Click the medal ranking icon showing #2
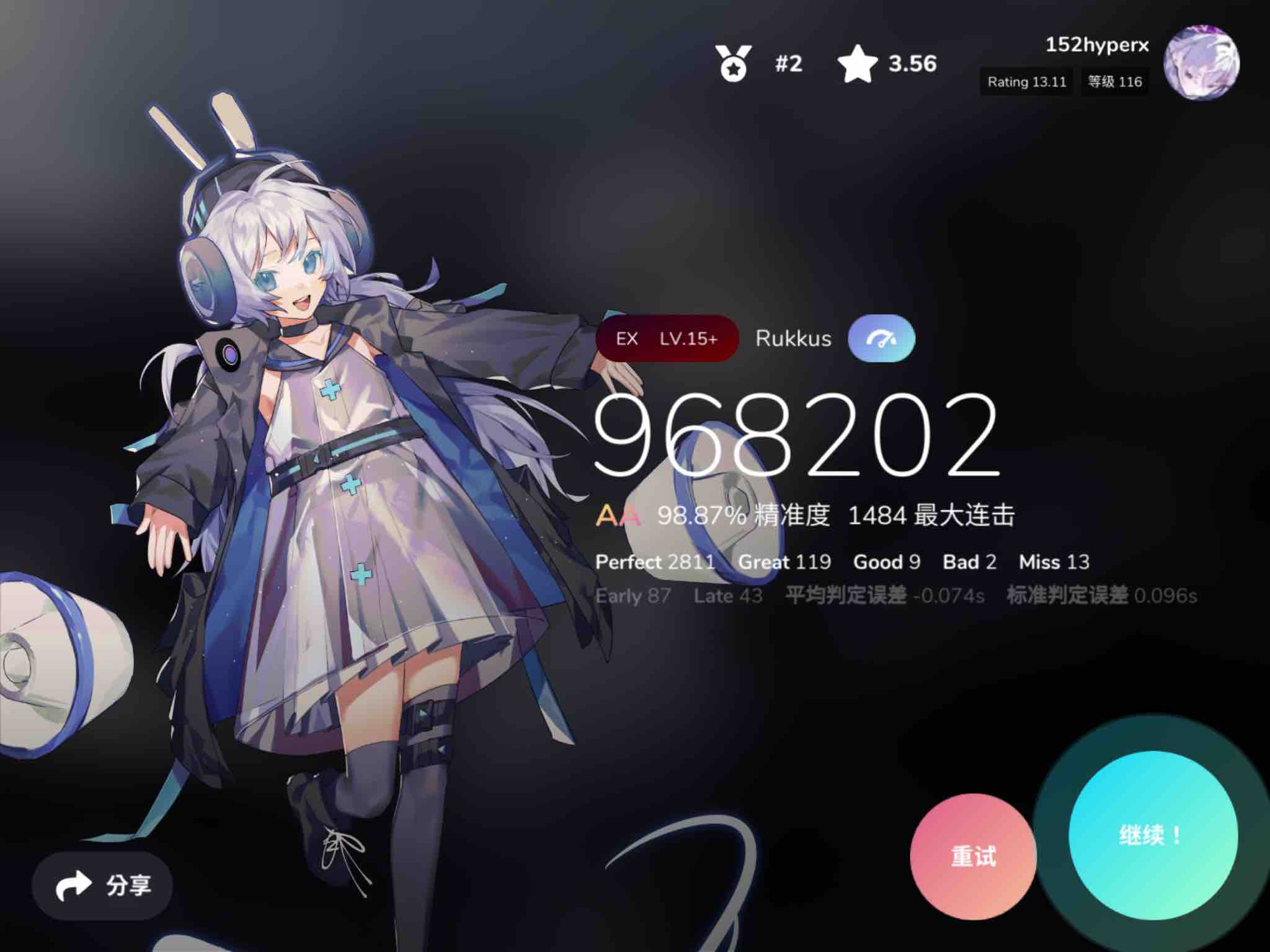Viewport: 1270px width, 952px height. 734,64
